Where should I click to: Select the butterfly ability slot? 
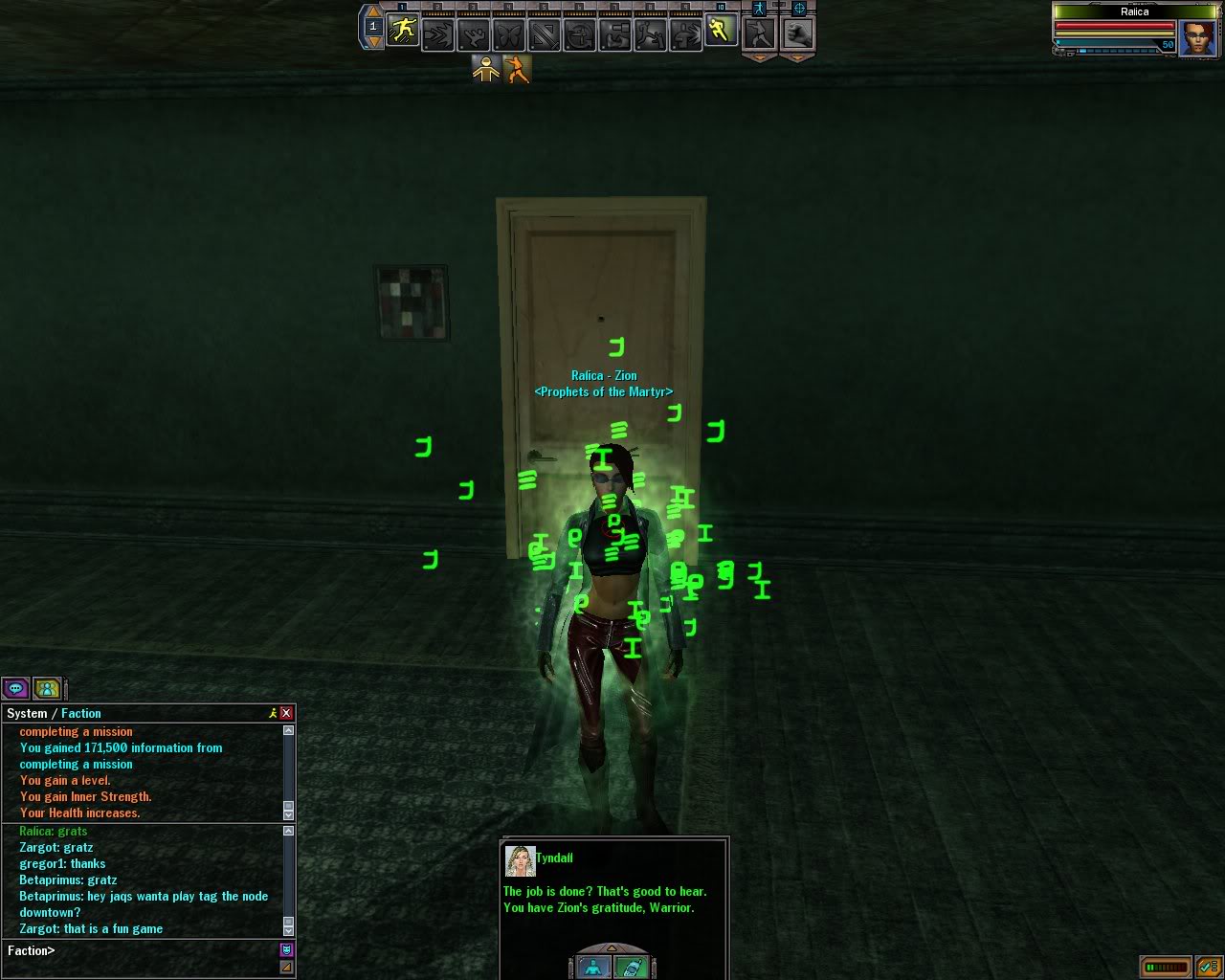[508, 34]
